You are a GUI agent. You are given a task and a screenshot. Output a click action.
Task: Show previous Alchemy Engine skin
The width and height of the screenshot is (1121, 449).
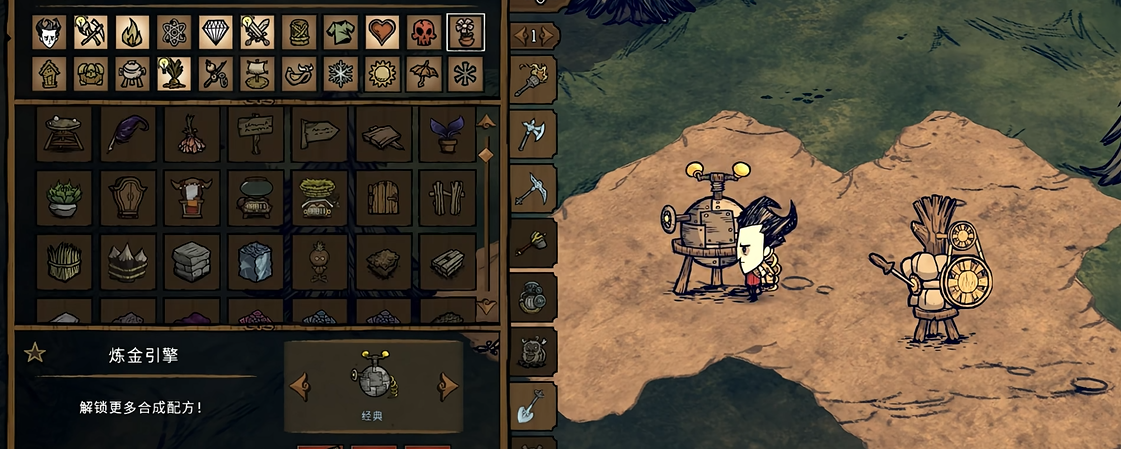(299, 385)
